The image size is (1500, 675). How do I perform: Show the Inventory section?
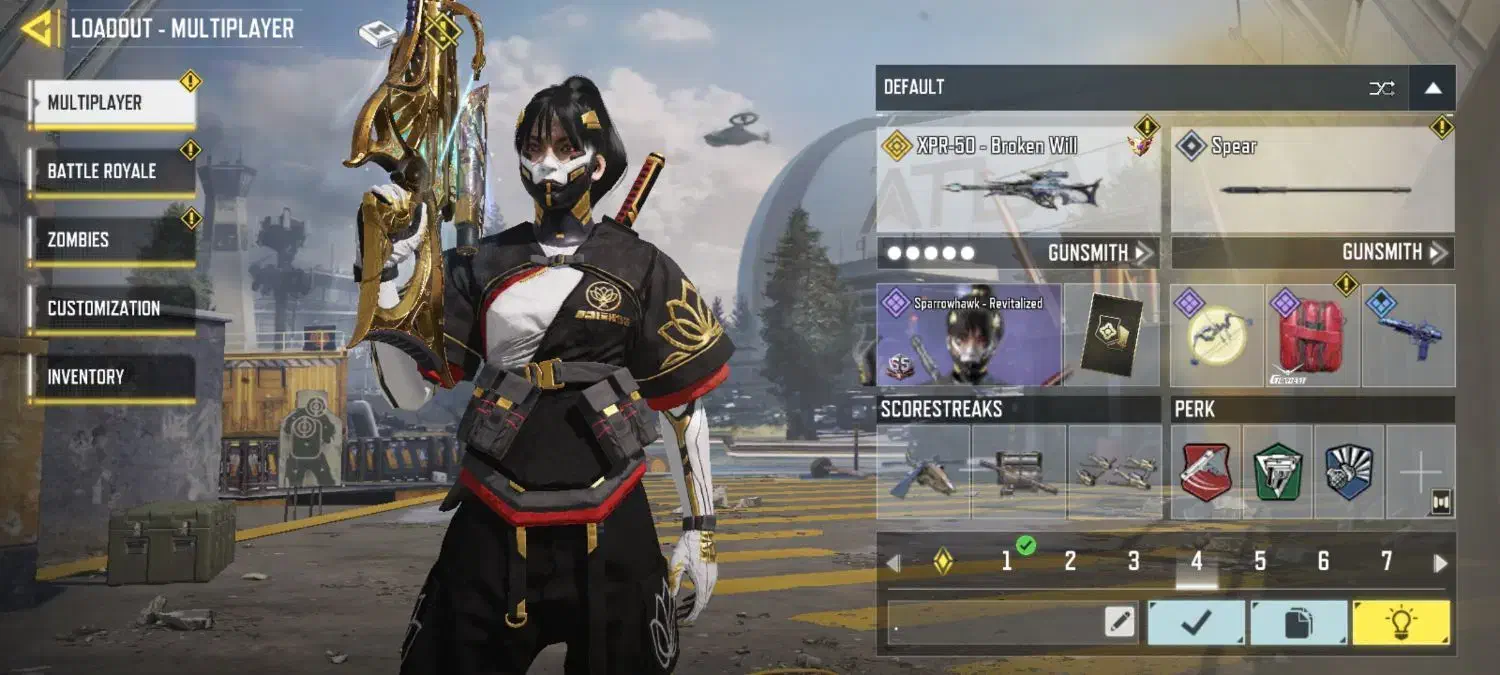[111, 377]
